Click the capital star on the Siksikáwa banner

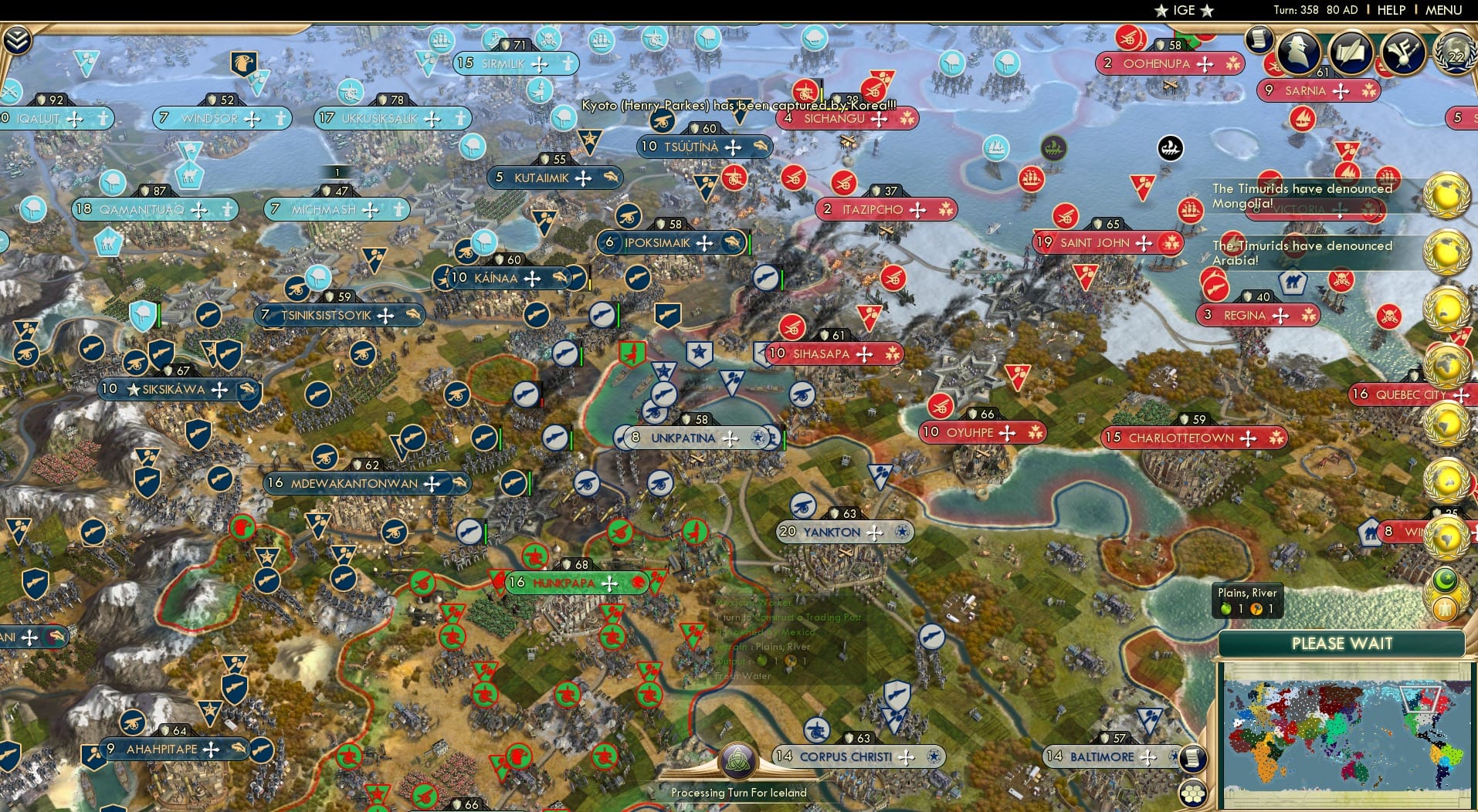(x=133, y=390)
